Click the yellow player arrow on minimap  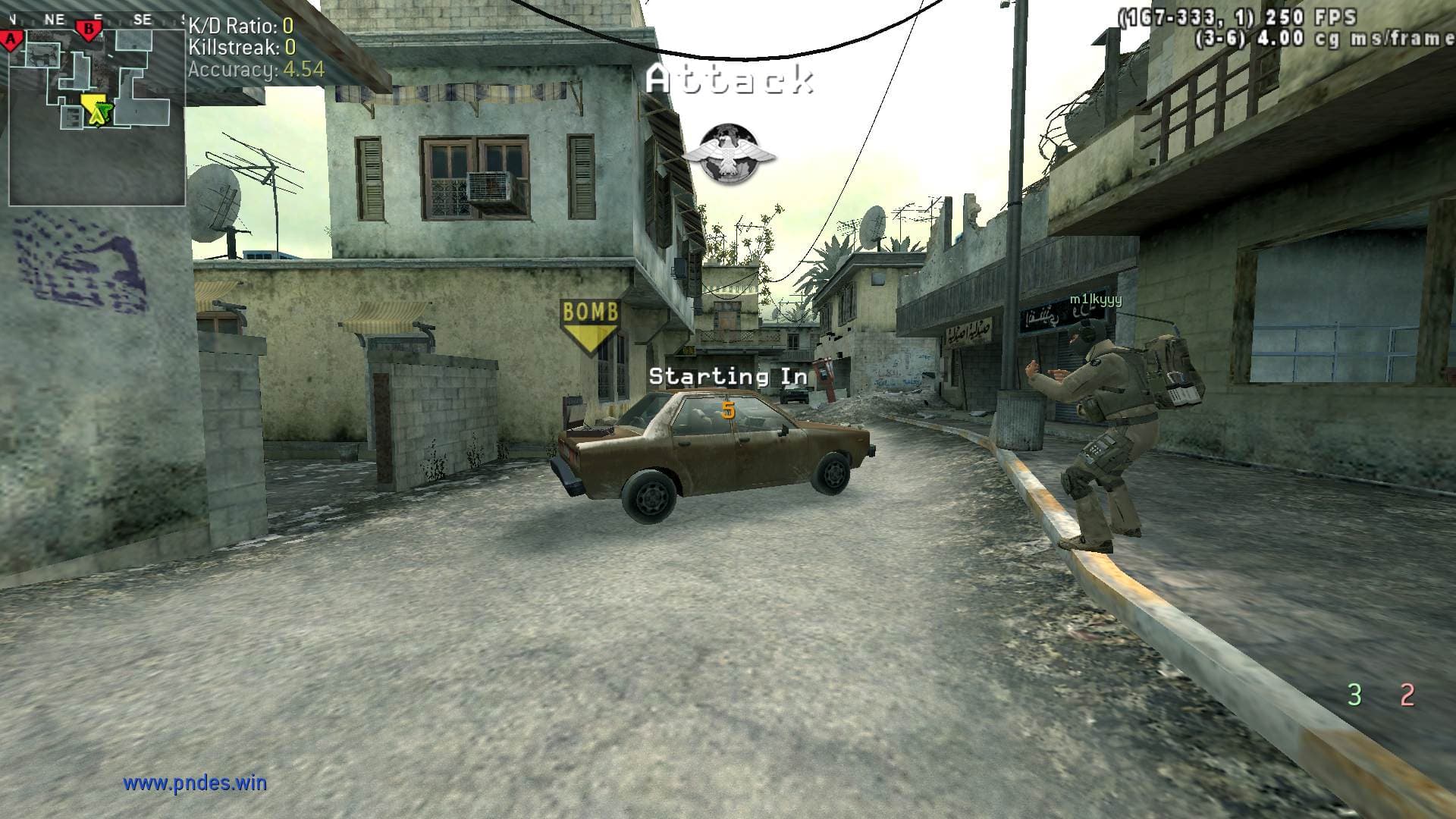(96, 111)
